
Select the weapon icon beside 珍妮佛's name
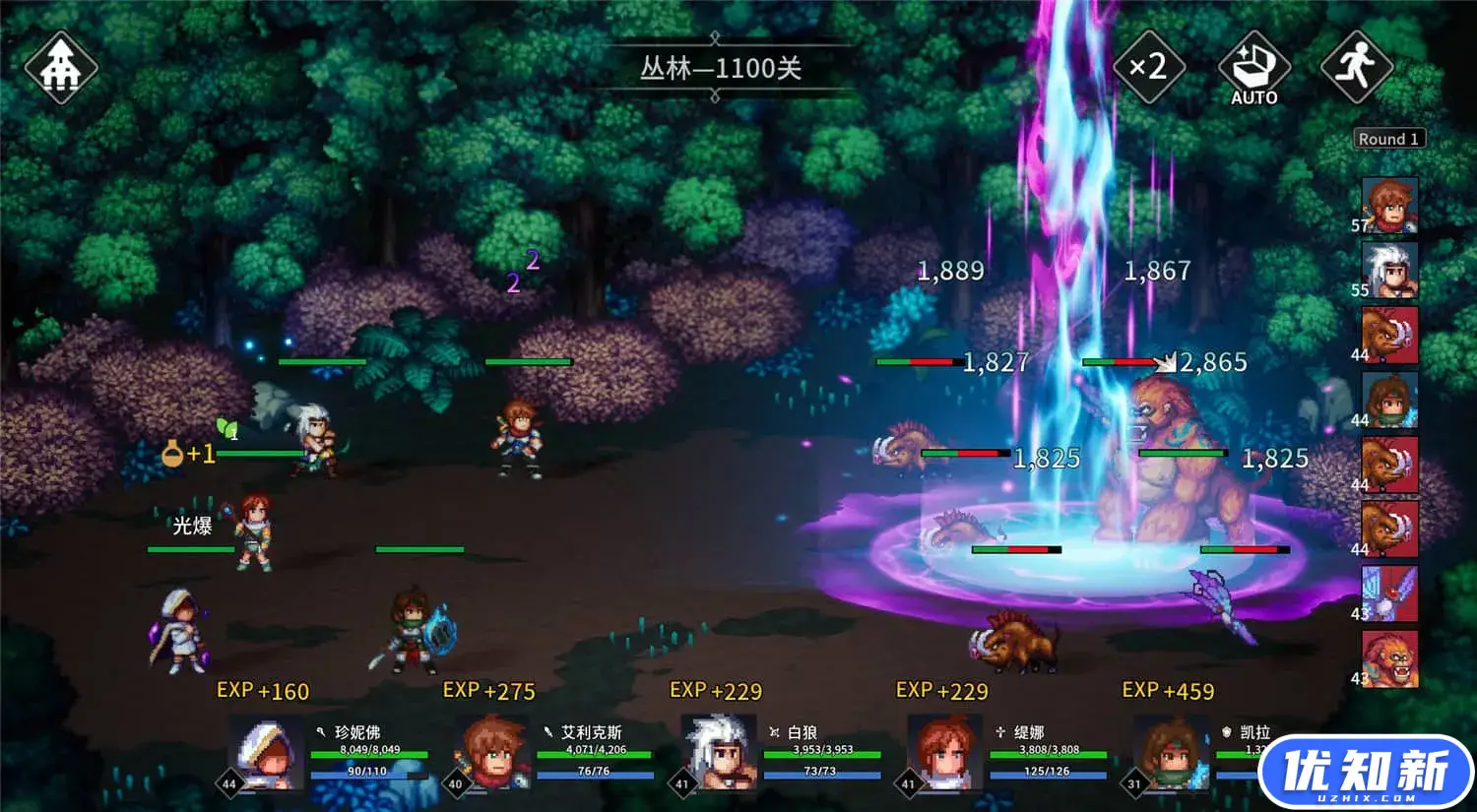[x=322, y=732]
